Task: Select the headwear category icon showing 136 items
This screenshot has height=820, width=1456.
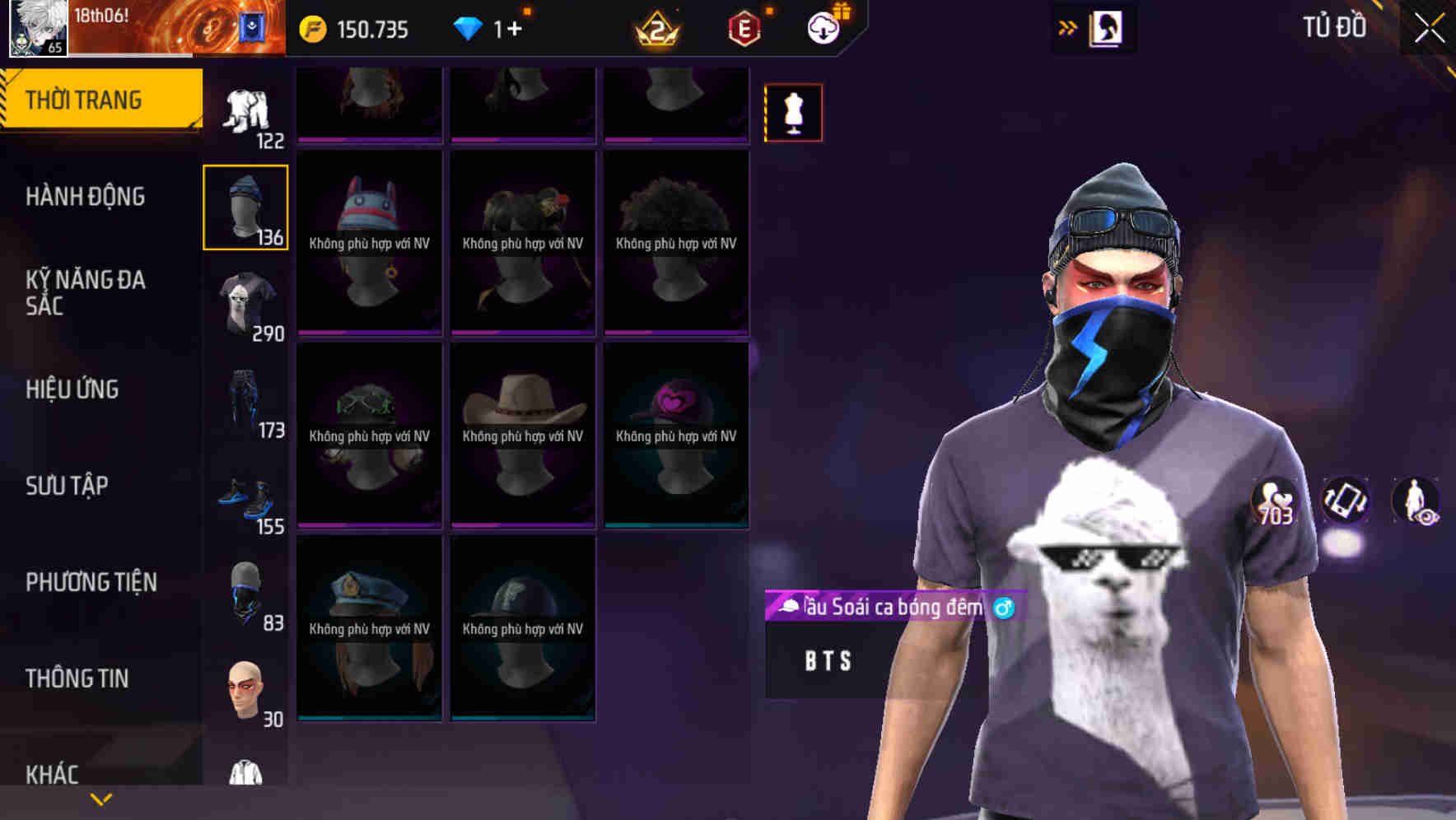Action: click(x=245, y=206)
